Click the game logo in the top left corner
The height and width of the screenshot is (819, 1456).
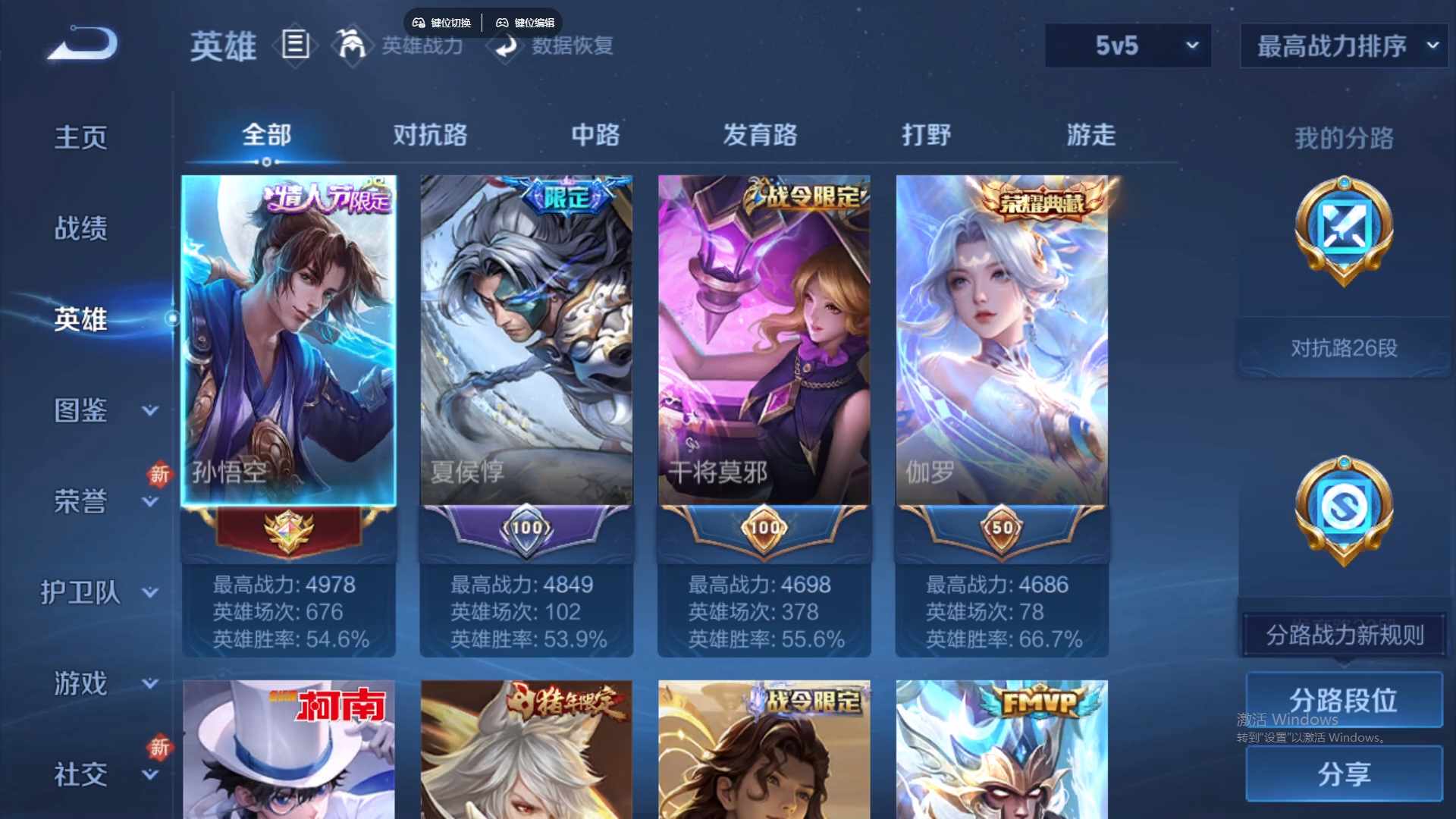point(82,45)
